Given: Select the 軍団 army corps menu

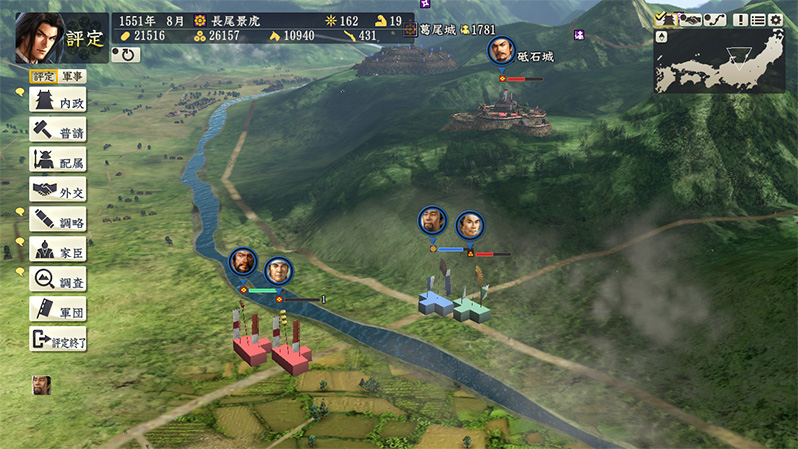Looking at the screenshot, I should (x=58, y=310).
